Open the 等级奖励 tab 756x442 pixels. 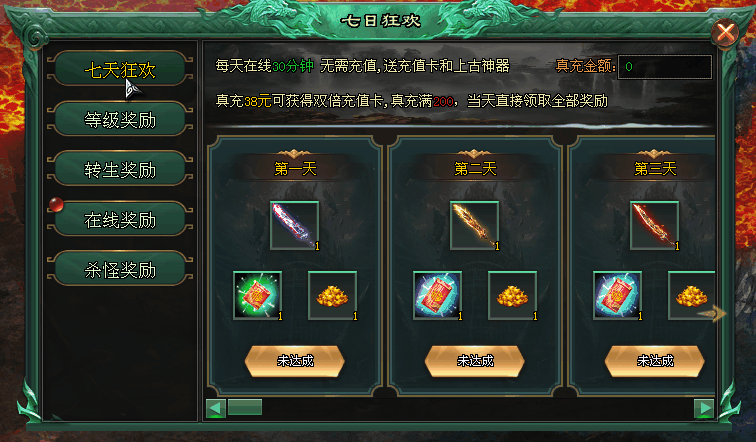(x=120, y=120)
